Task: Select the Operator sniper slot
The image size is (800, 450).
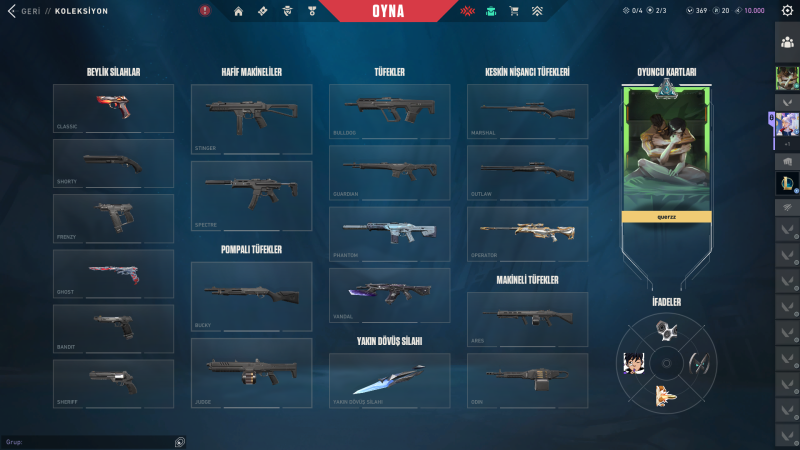Action: [x=527, y=234]
